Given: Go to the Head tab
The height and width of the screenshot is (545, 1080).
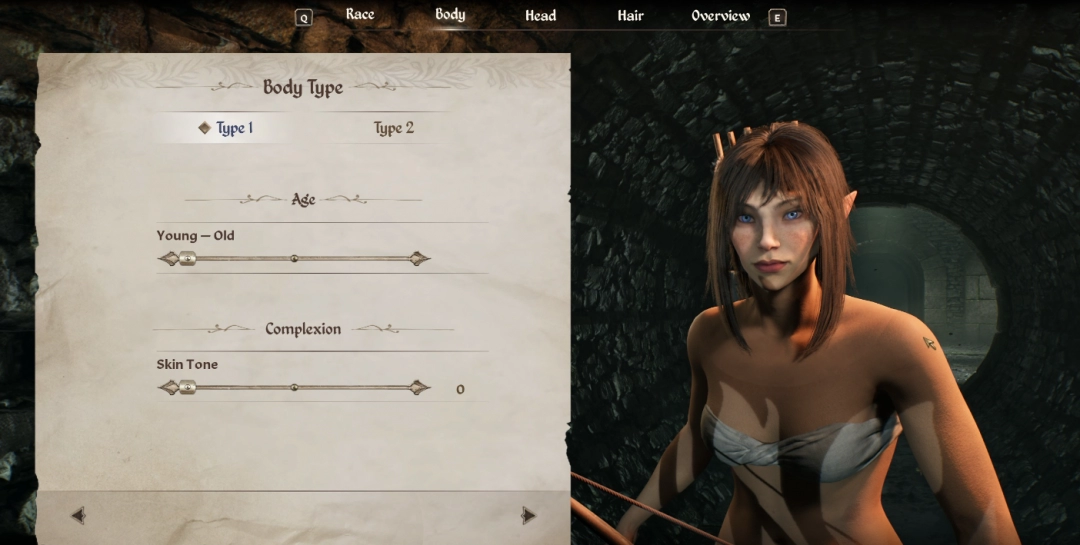Looking at the screenshot, I should [540, 16].
